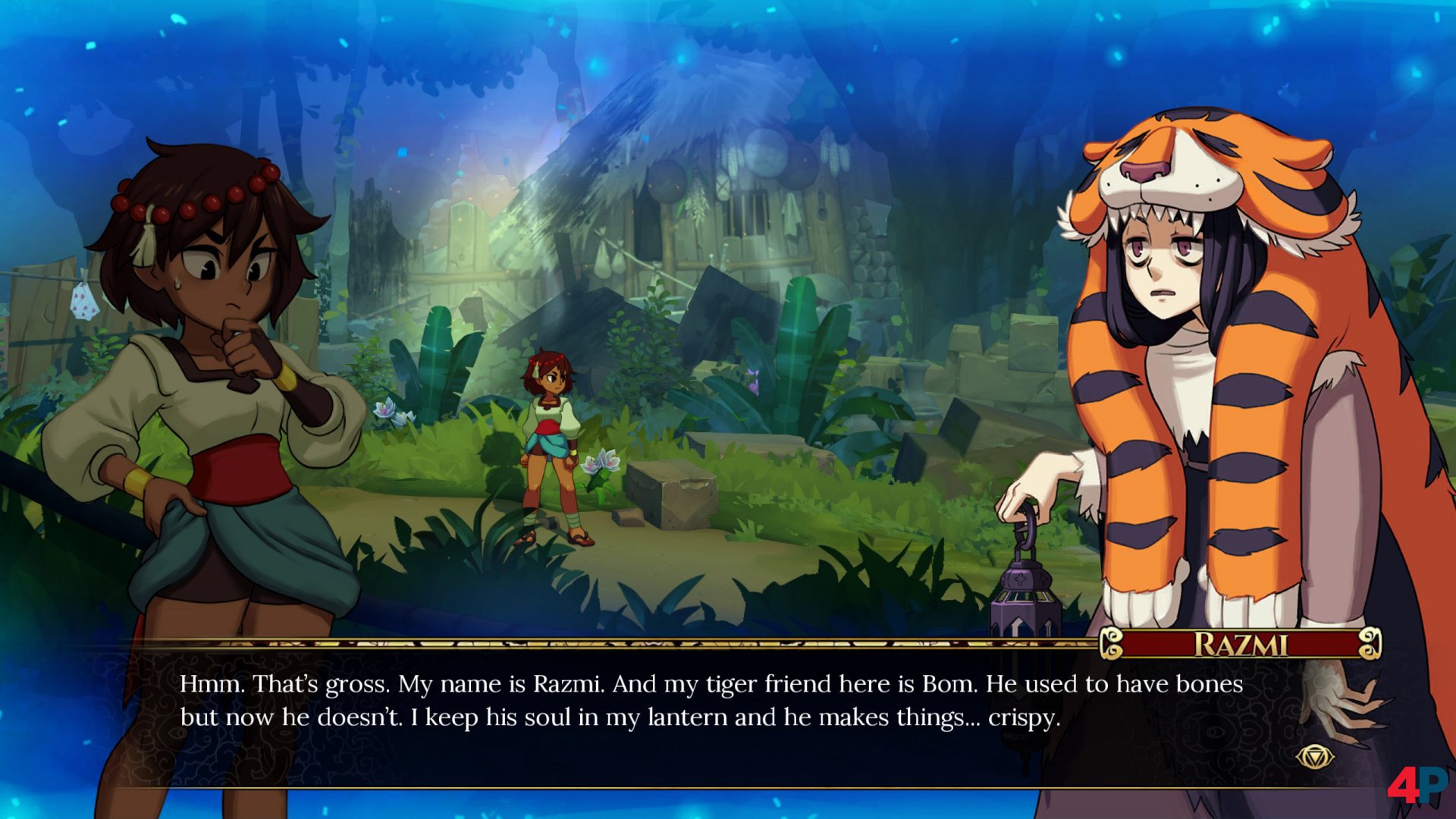
Task: Advance dialogue via the golden continue icon
Action: click(1315, 757)
